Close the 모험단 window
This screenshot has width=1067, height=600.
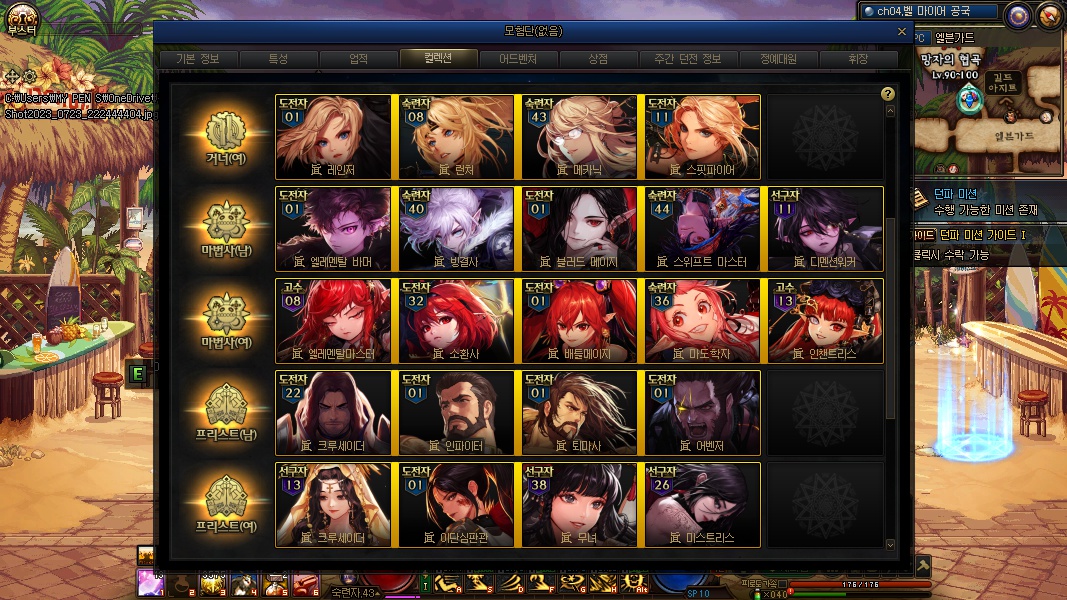902,32
